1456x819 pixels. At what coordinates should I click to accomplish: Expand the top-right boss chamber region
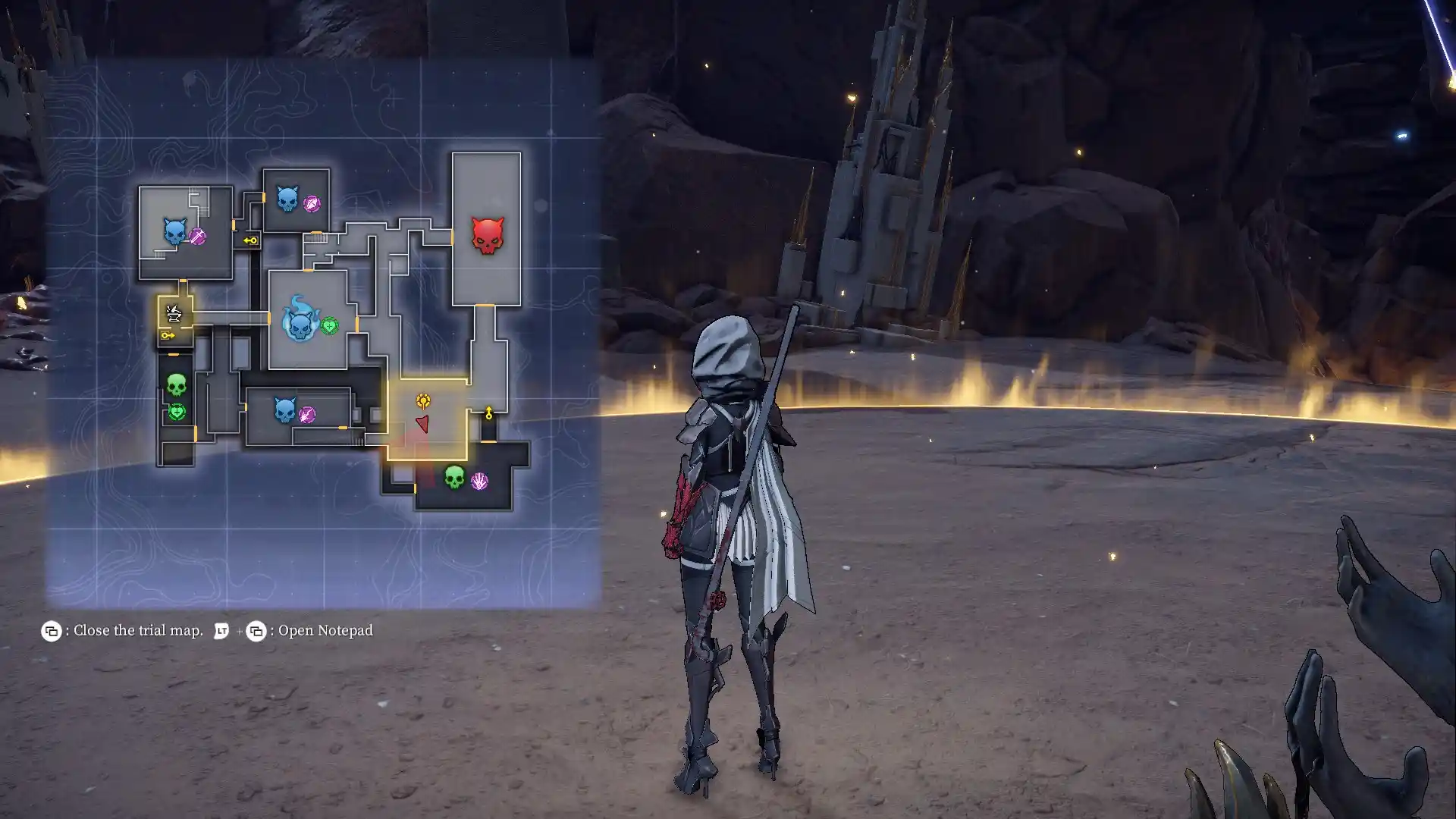pyautogui.click(x=485, y=227)
